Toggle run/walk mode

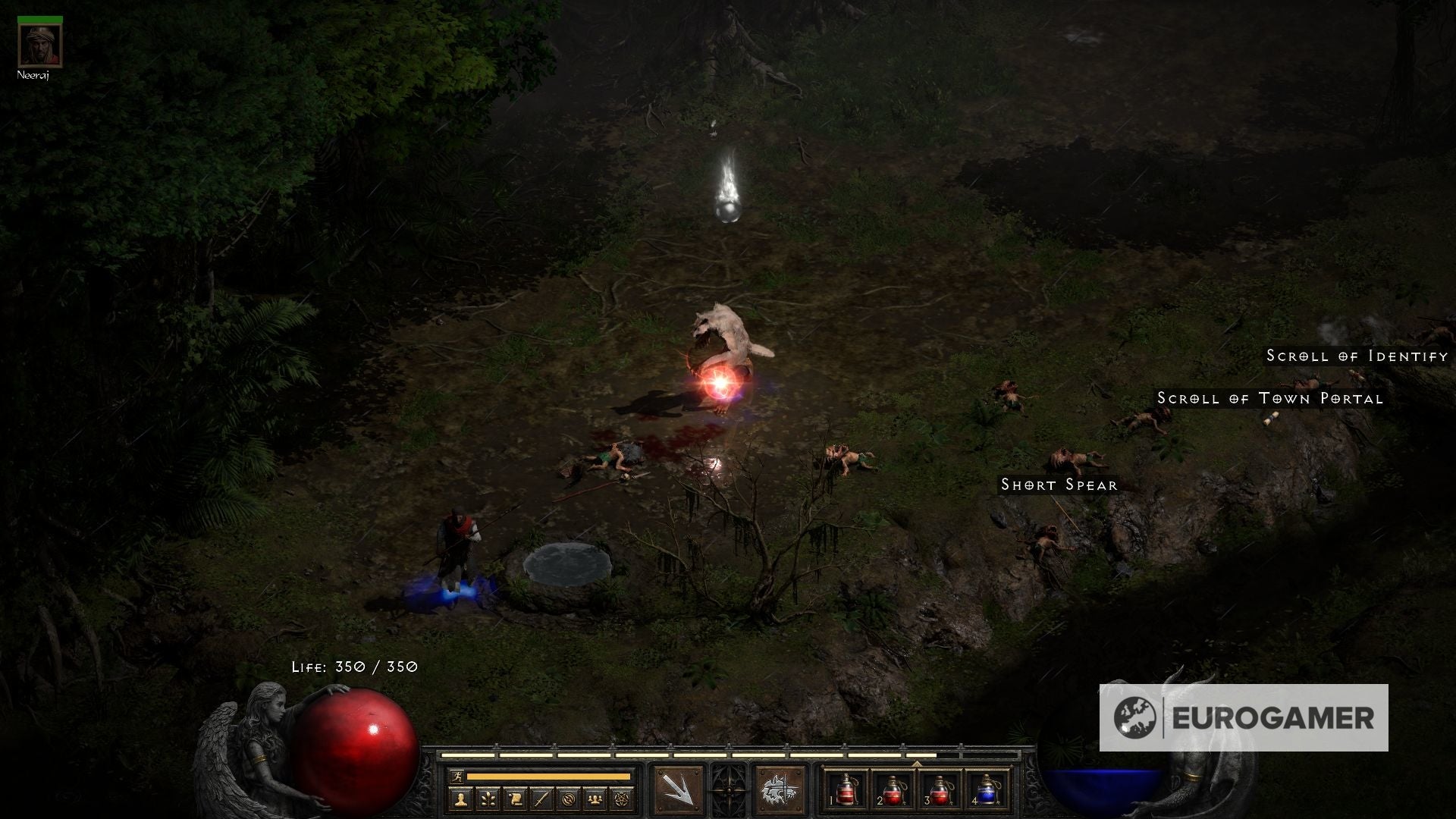point(457,776)
